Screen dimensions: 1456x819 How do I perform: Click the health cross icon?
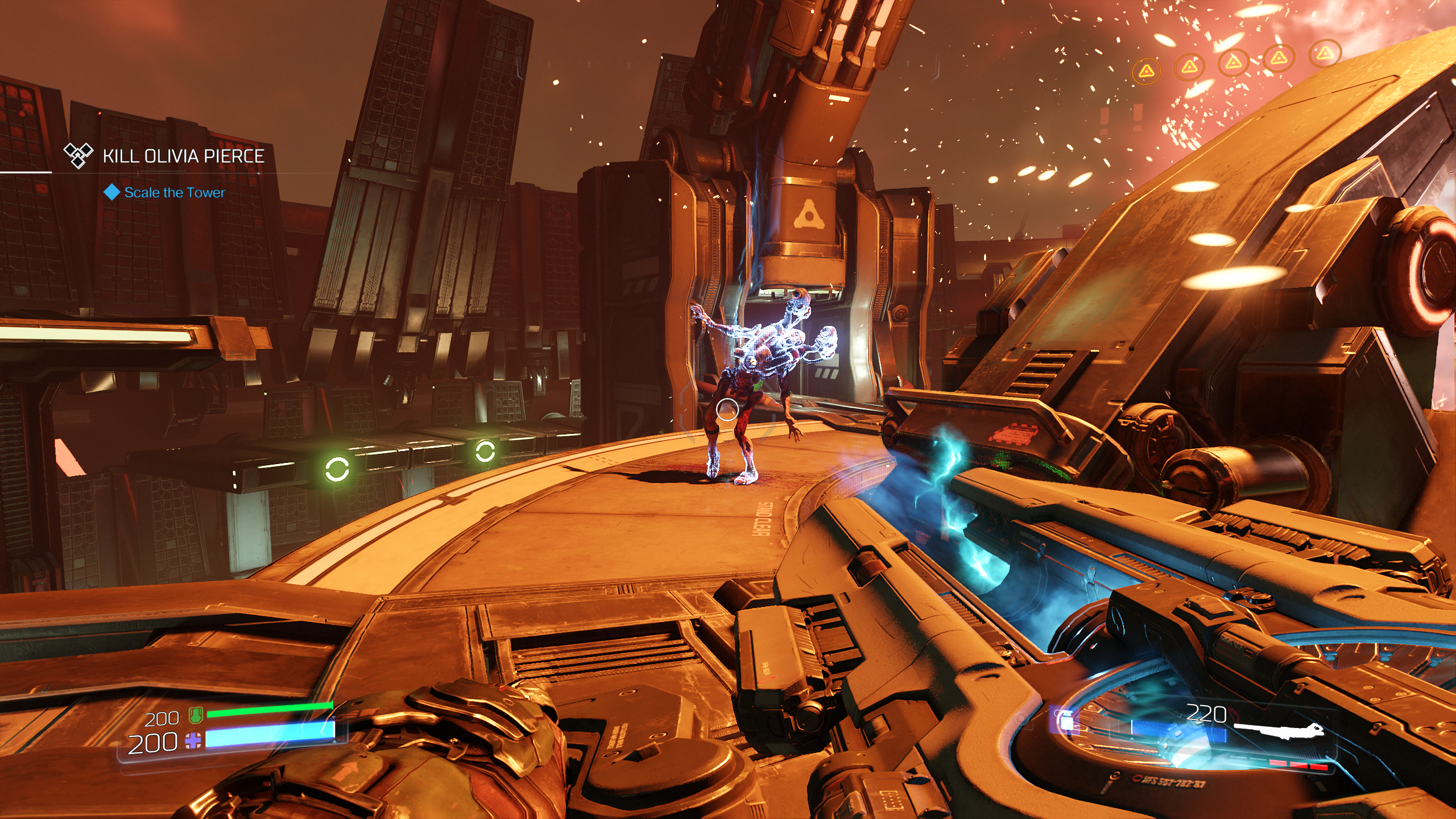(193, 741)
